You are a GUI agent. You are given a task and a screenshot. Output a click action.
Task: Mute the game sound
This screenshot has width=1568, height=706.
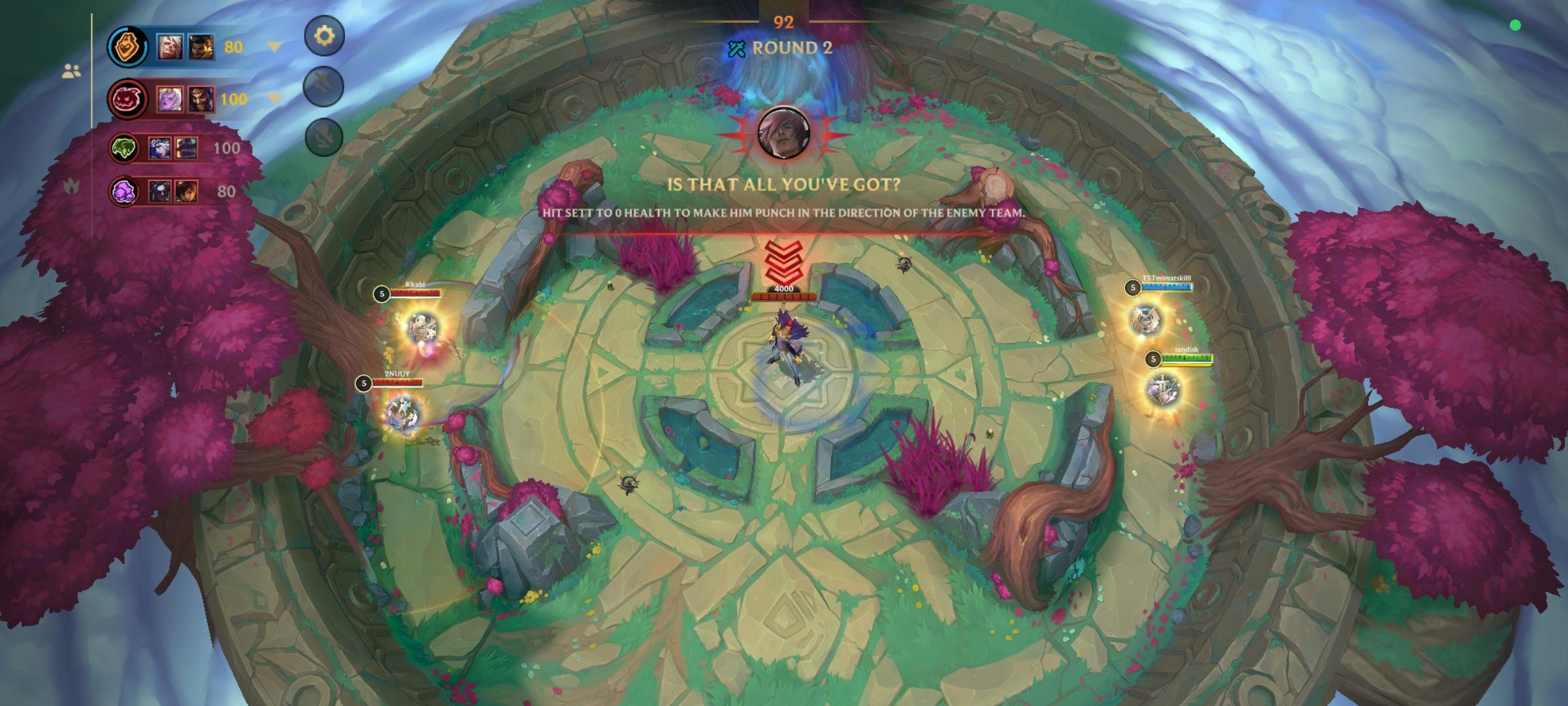coord(323,86)
